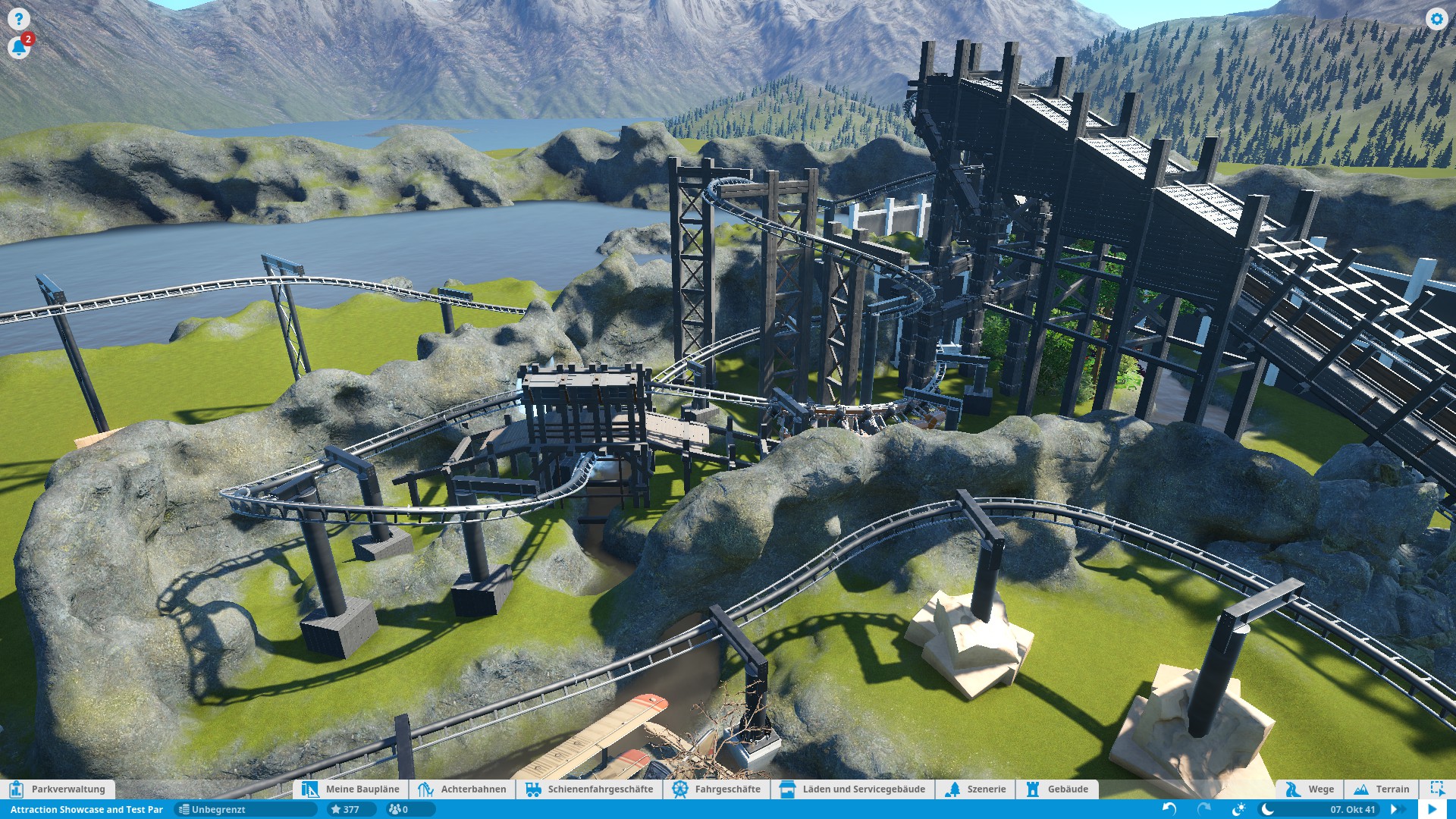Open Parkverwaltung park management
The image size is (1456, 819).
coord(58,789)
